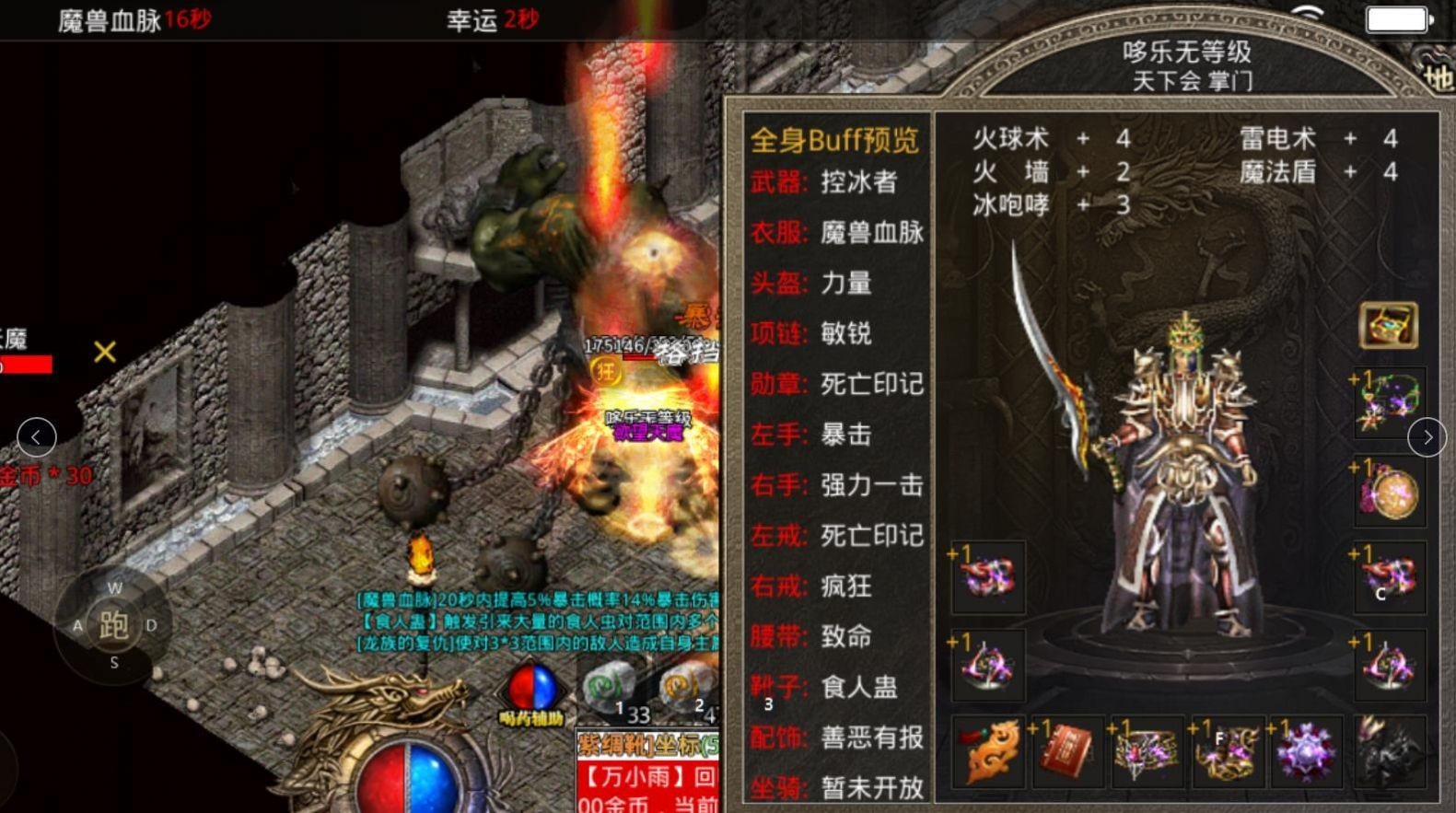Select the orange dragon seal accessory item
The image size is (1456, 813).
click(988, 753)
